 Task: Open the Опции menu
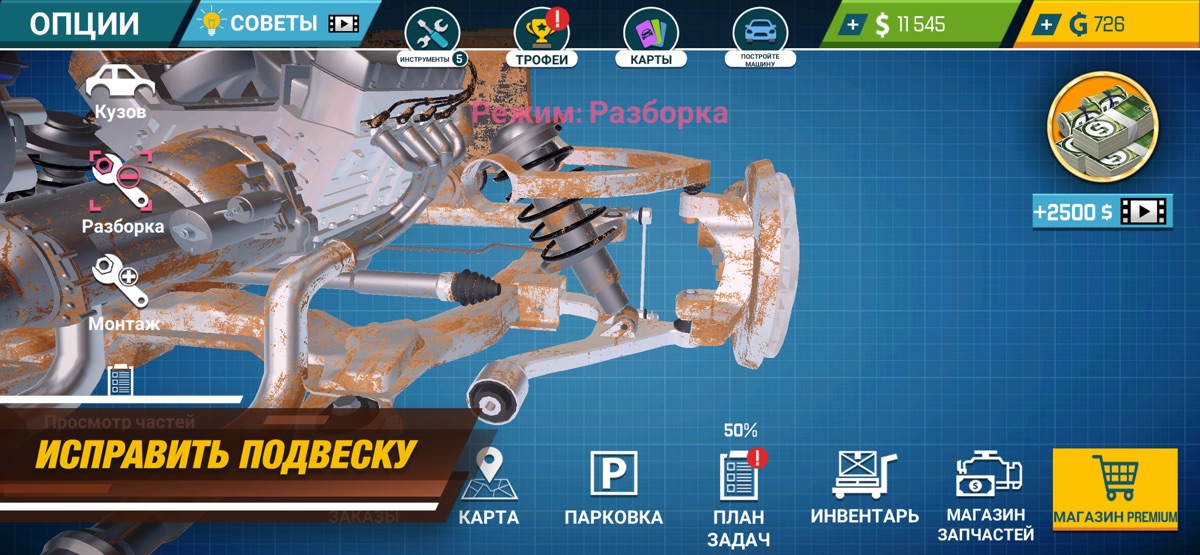(85, 24)
